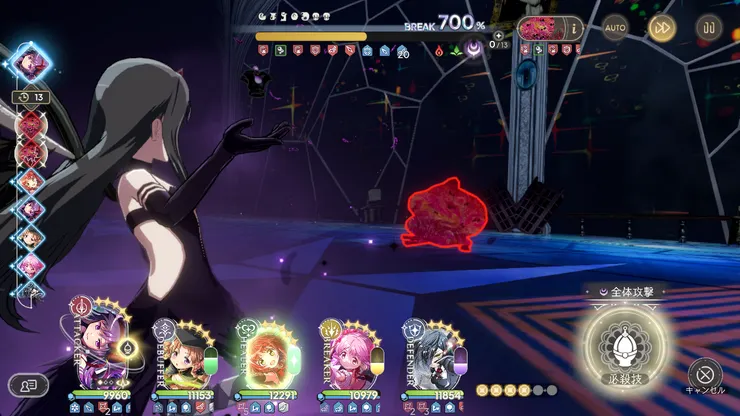
Task: Open the party status panel button
Action: tap(28, 383)
